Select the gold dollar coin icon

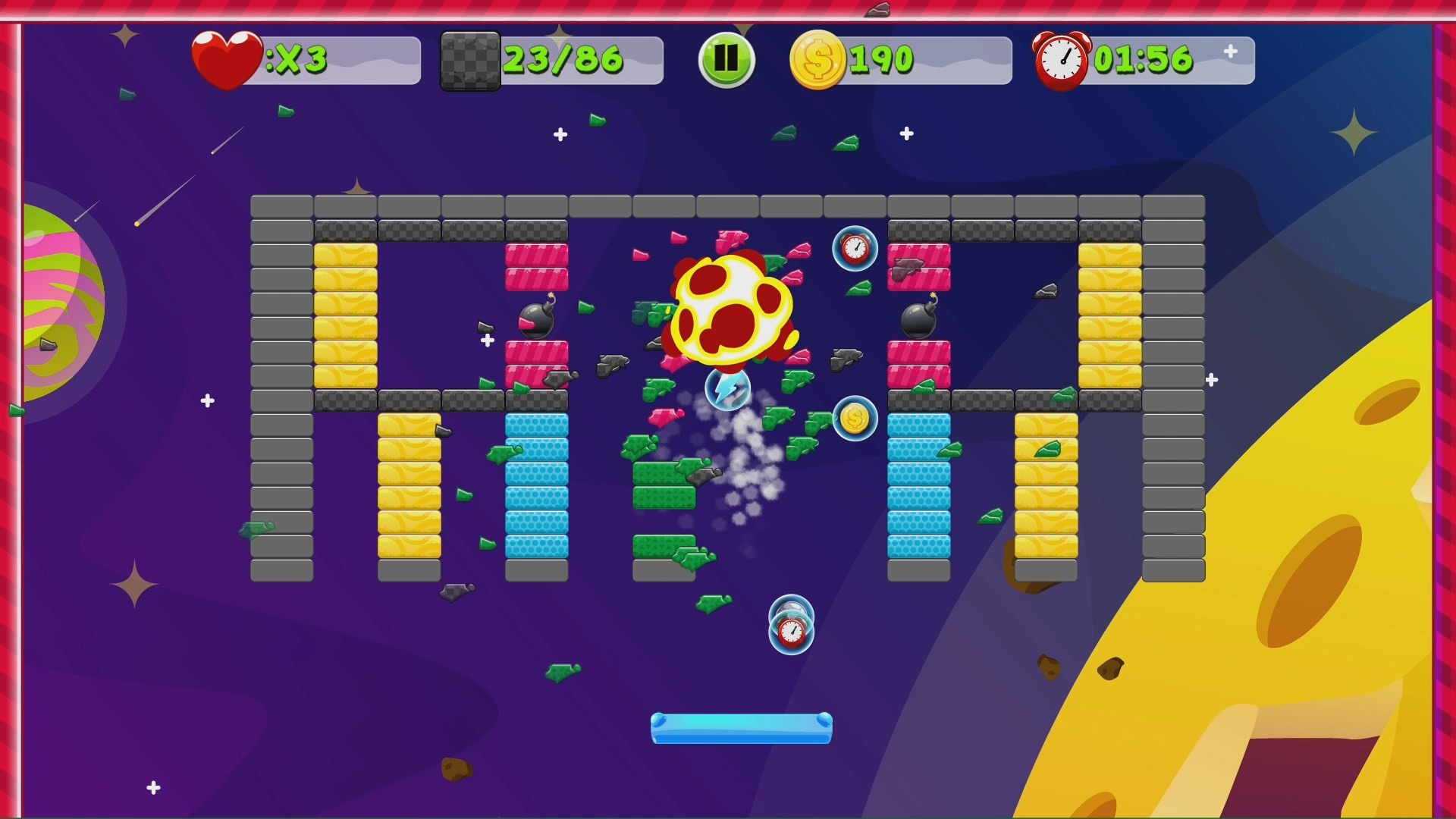pyautogui.click(x=819, y=59)
